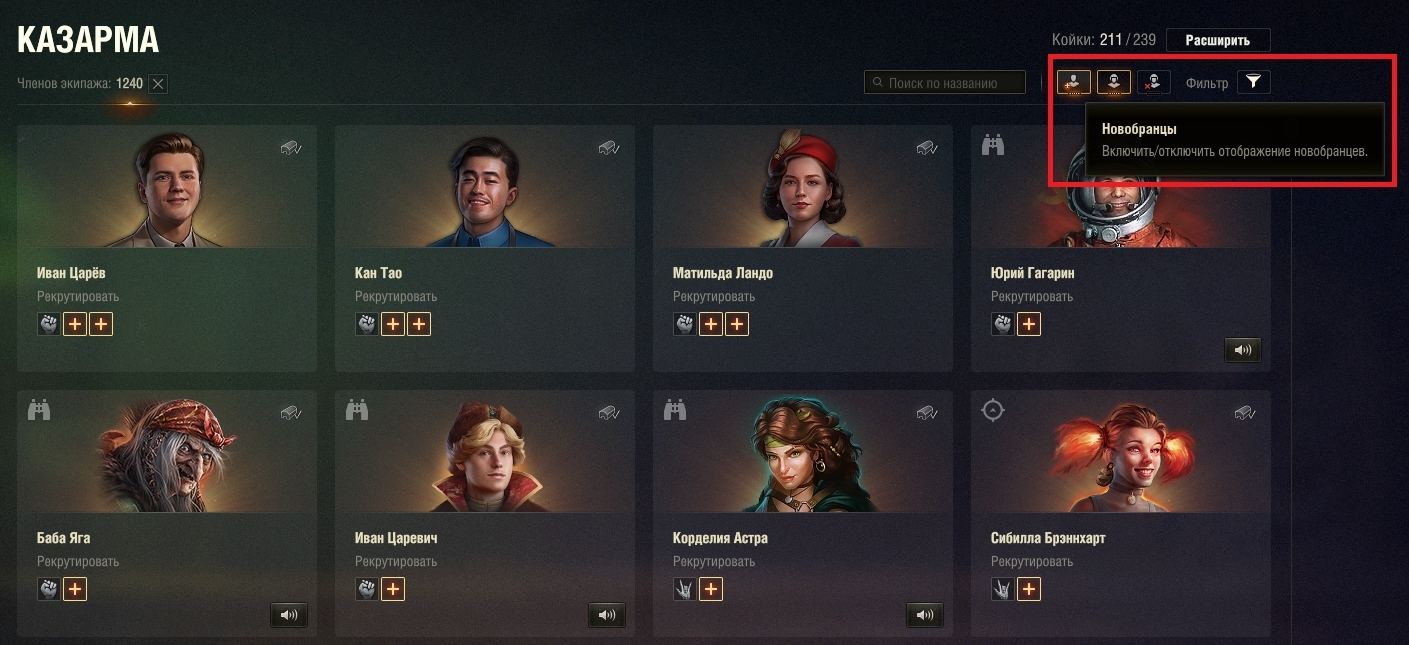Clear the crew count with the X button

tap(158, 84)
